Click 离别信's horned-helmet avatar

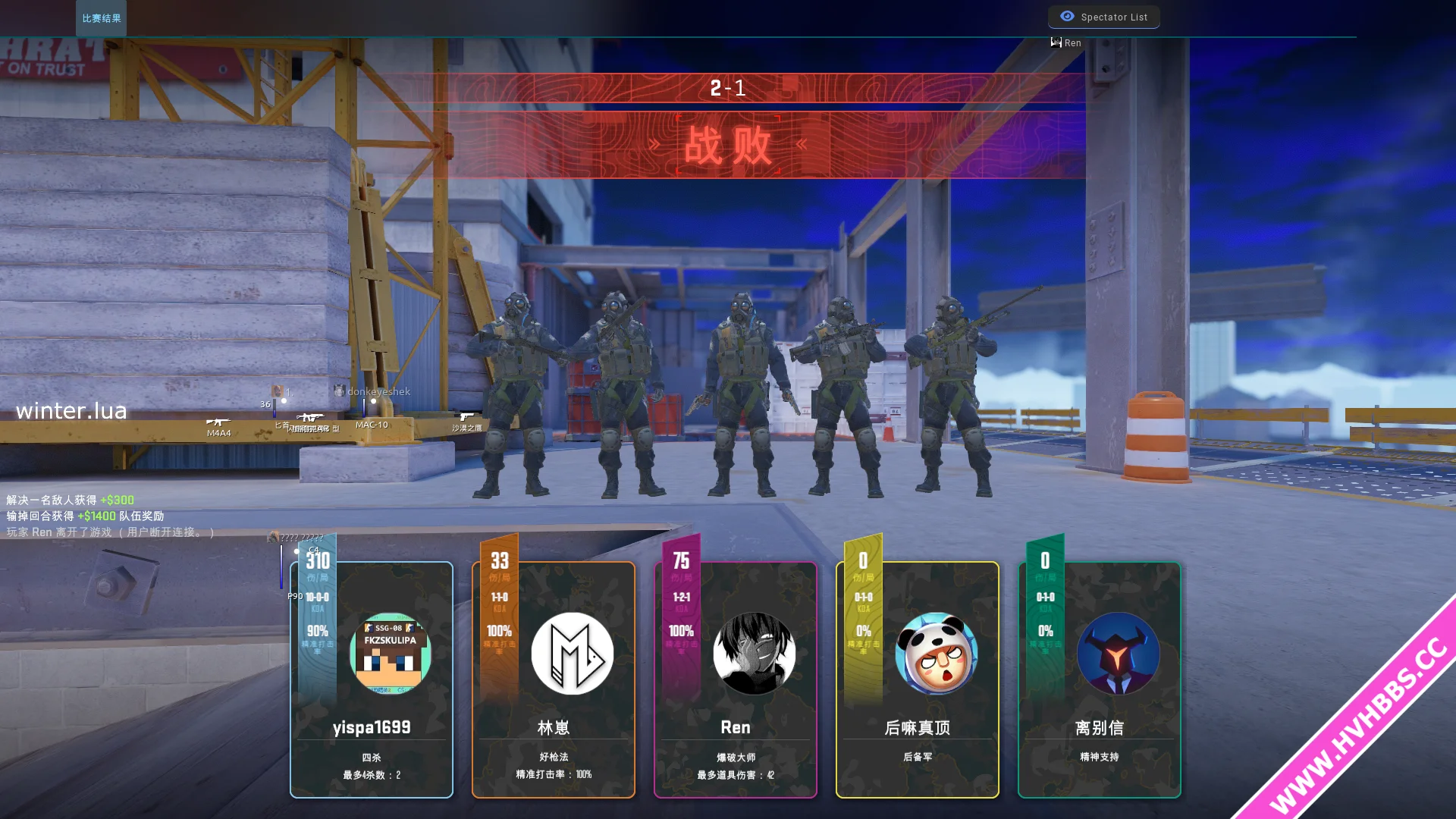pos(1119,654)
